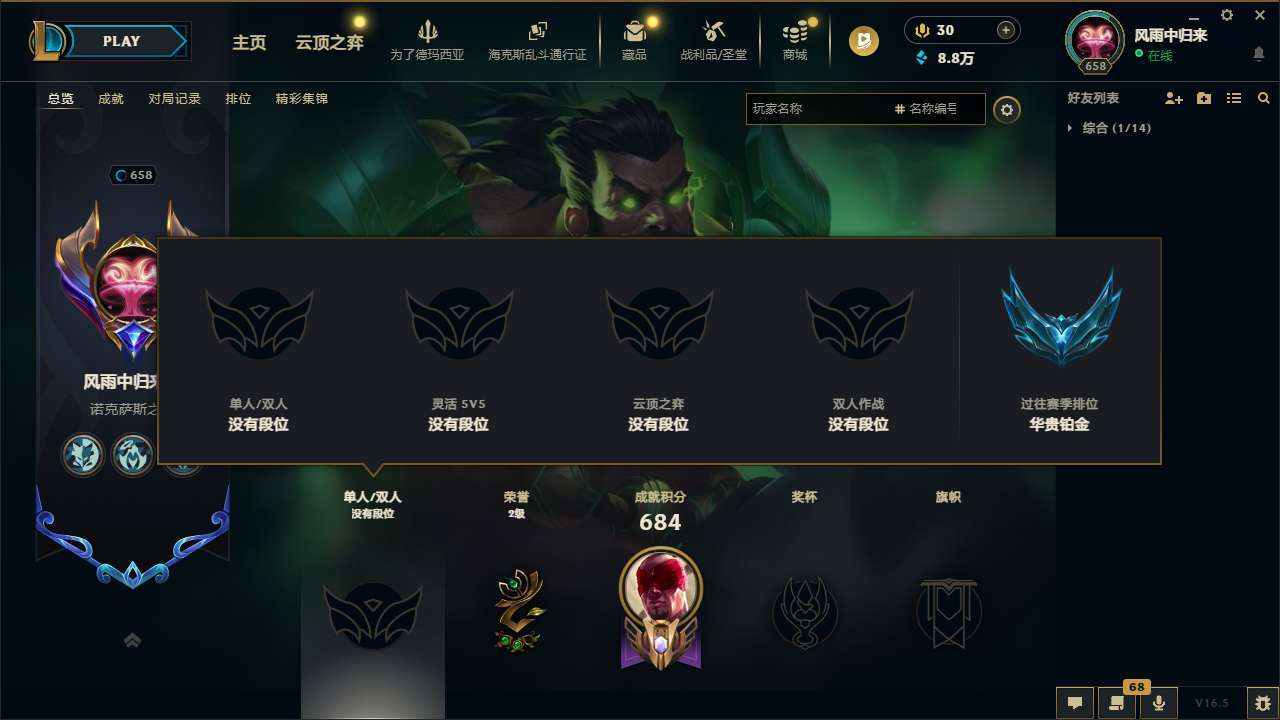
Task: Open the 海克斯乱斗通行证 pass icon
Action: (x=538, y=40)
